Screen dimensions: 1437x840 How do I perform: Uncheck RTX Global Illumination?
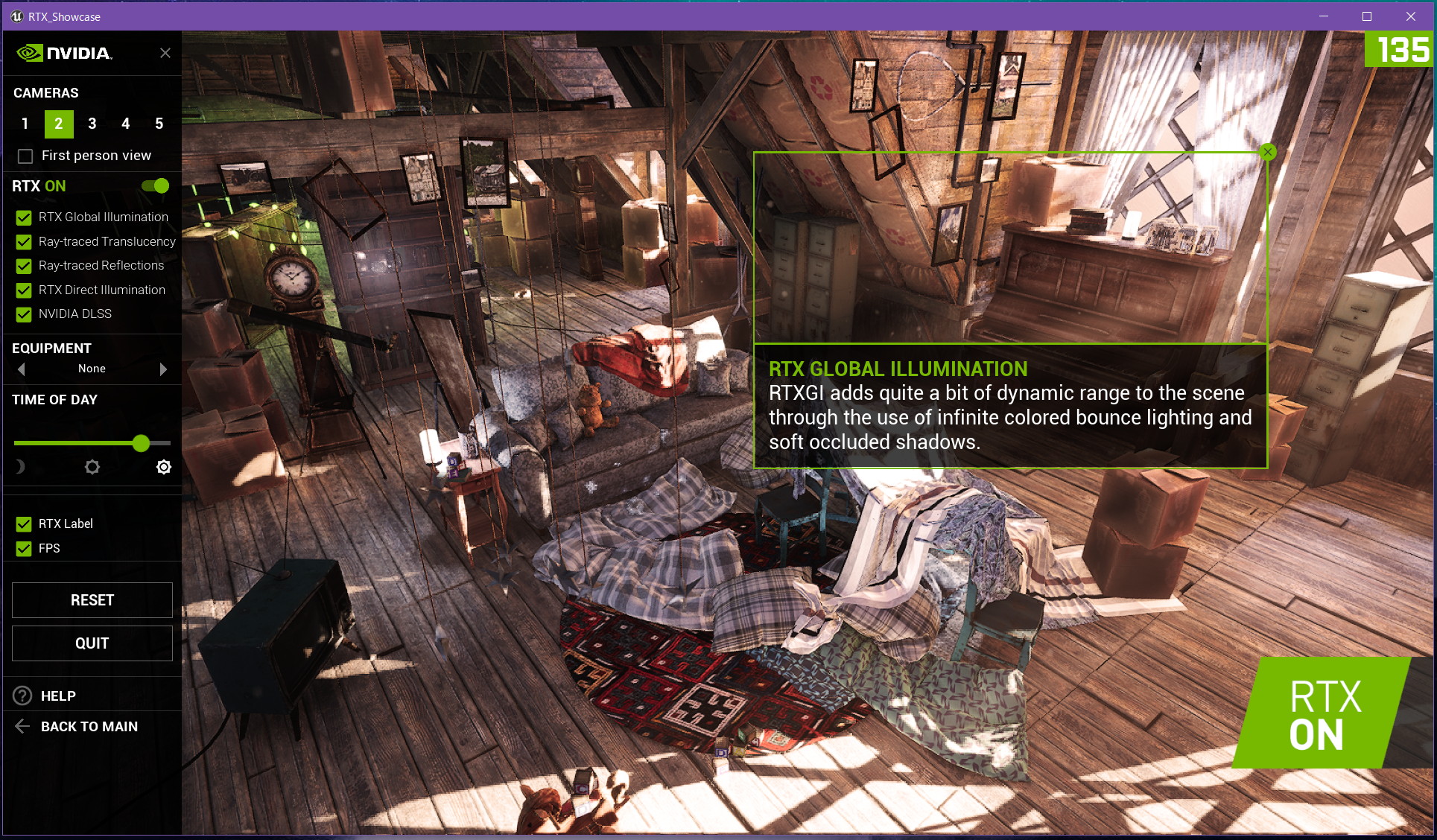click(x=24, y=217)
